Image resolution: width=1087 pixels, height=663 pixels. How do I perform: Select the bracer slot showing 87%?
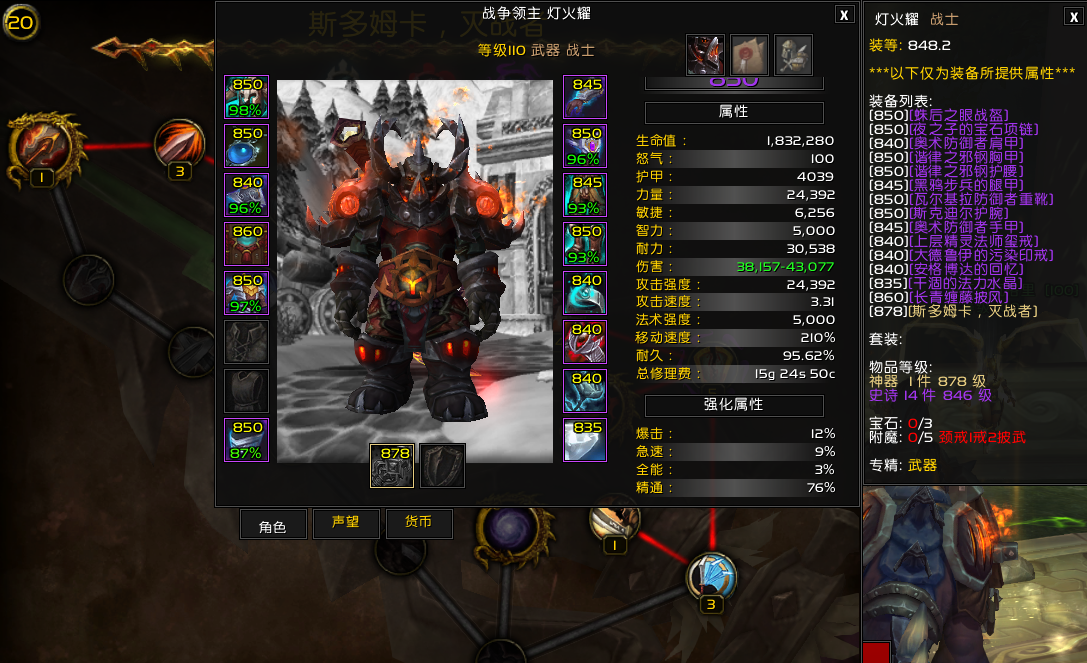[x=246, y=440]
